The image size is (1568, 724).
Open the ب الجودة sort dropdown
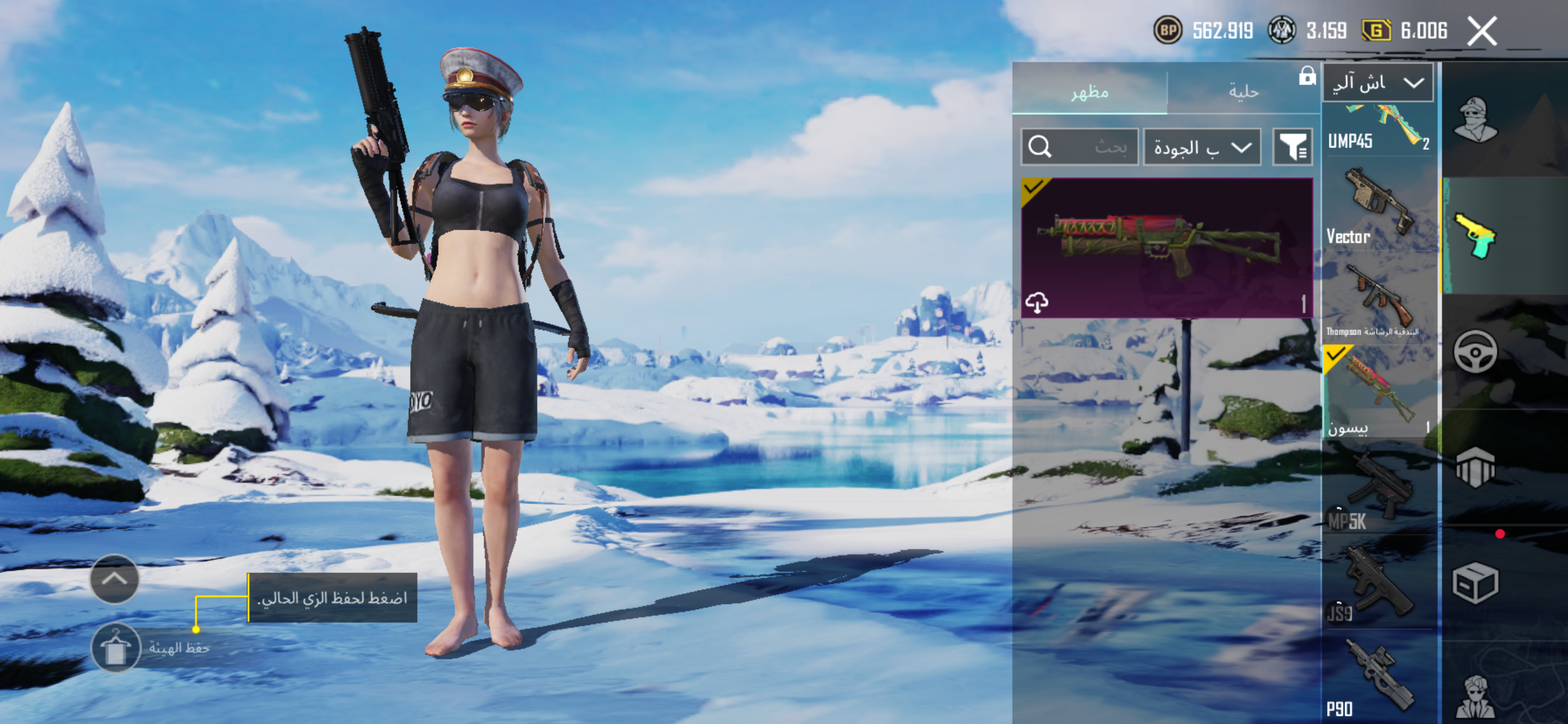1202,147
